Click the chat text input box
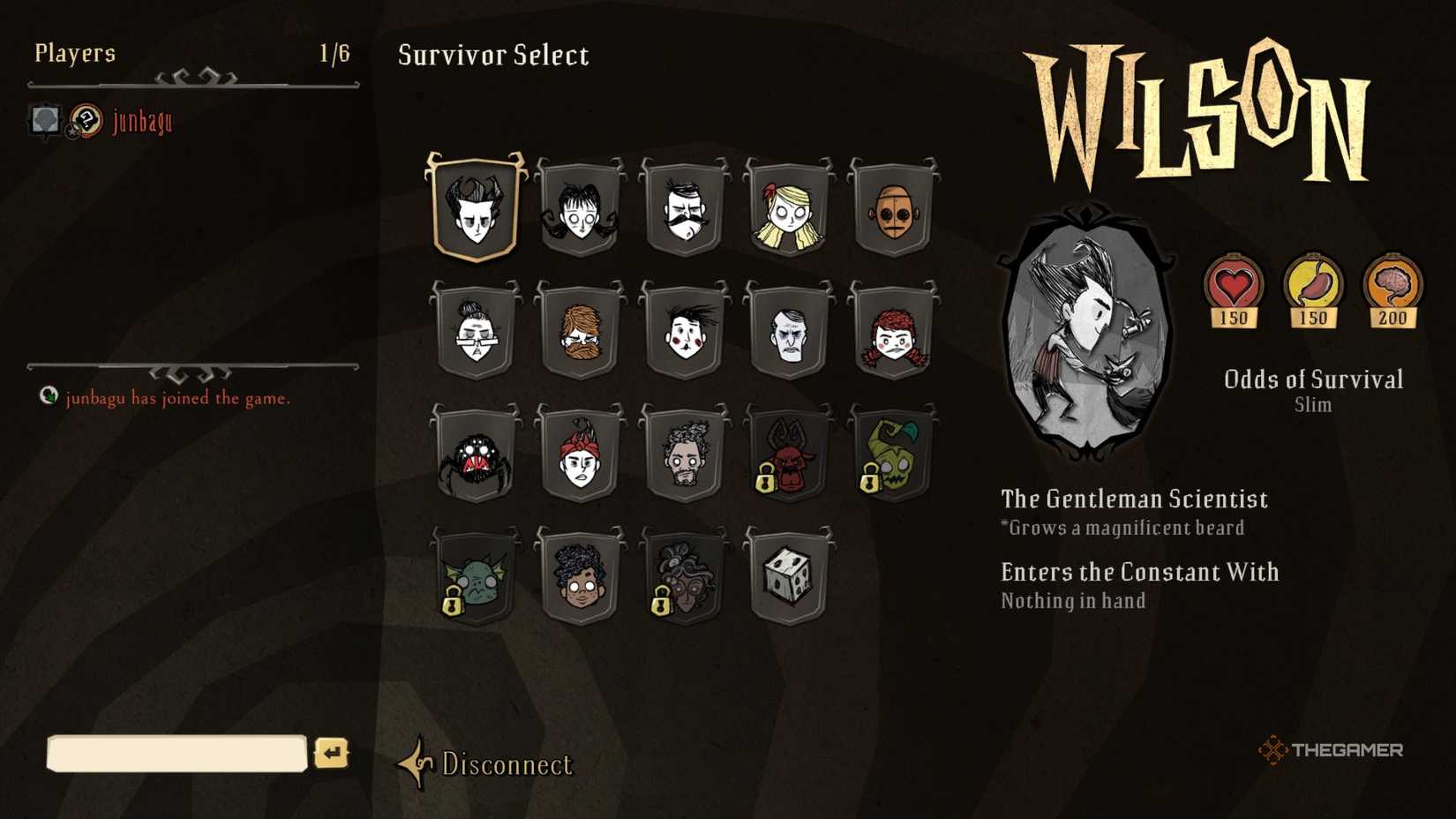 tap(176, 755)
